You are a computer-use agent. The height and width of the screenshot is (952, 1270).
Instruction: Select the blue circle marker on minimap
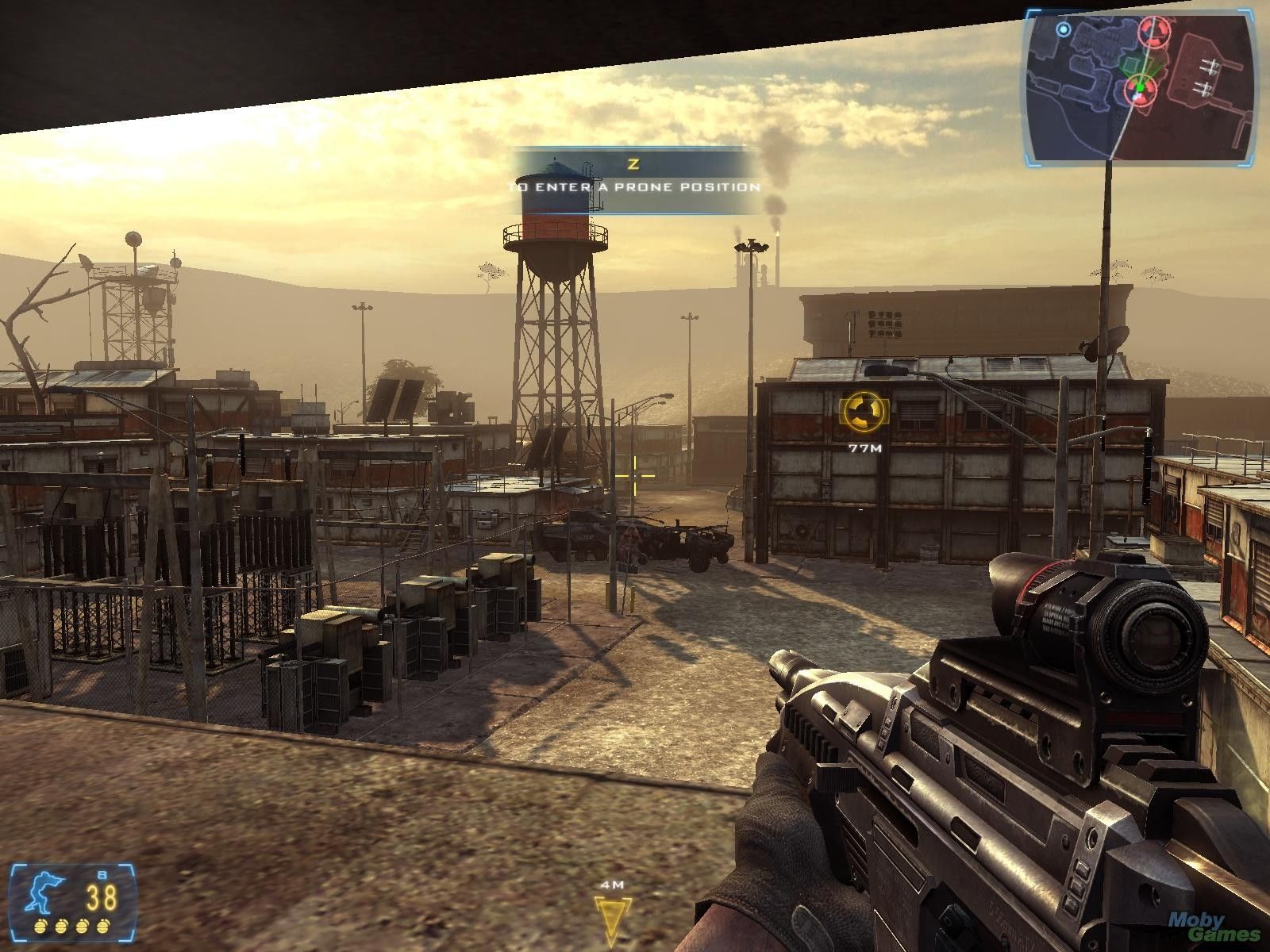1064,30
